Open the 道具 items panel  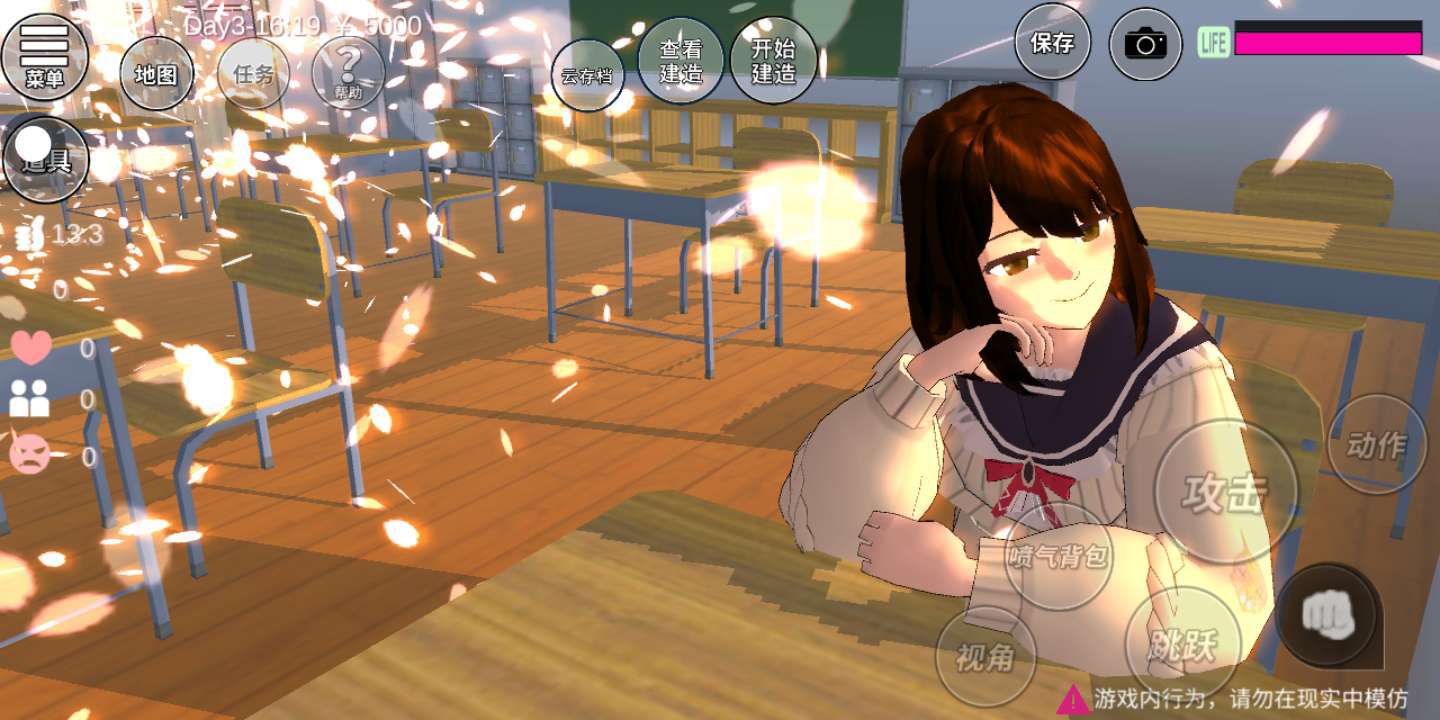coord(46,158)
